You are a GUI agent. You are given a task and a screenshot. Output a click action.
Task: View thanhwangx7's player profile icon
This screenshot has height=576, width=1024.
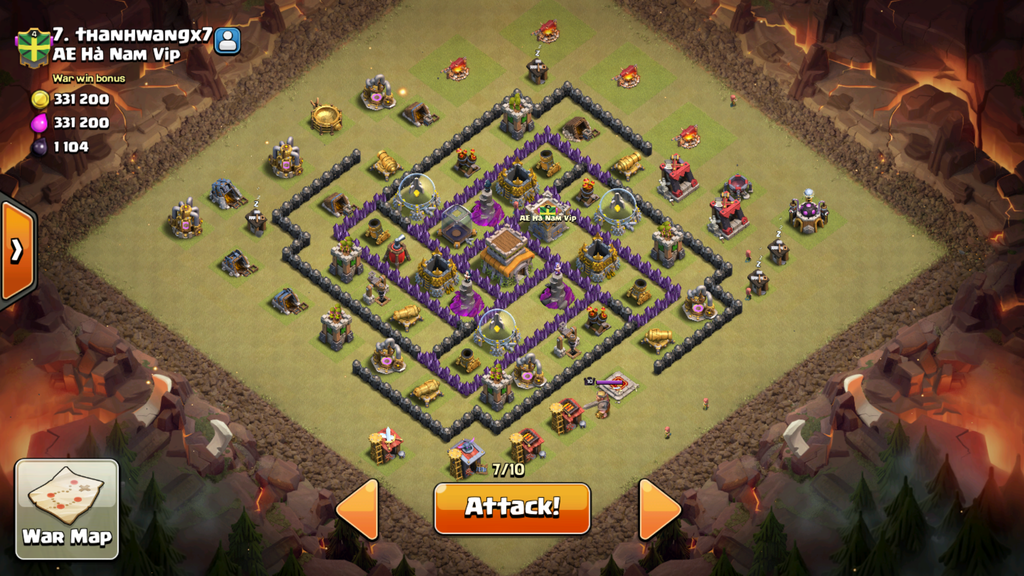tap(228, 41)
